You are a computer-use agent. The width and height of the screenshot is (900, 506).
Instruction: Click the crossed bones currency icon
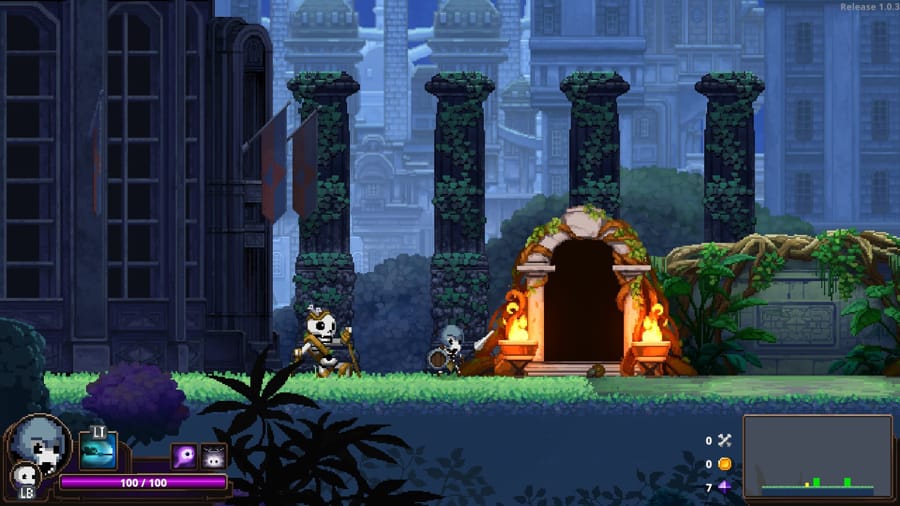(x=725, y=440)
